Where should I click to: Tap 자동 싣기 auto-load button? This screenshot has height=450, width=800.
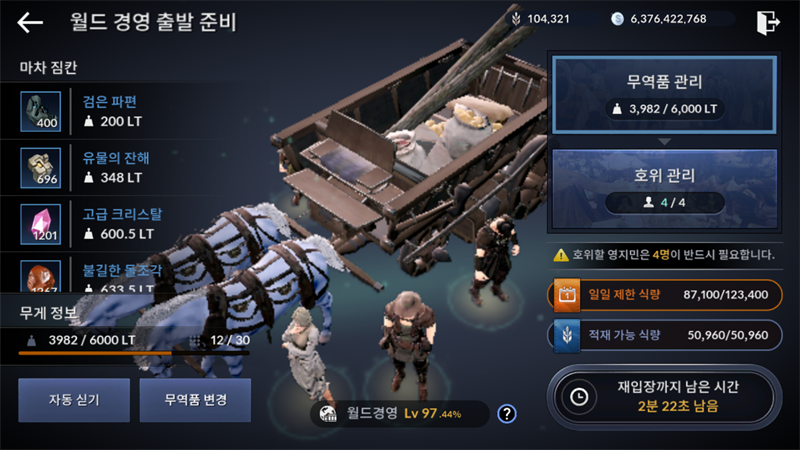click(x=74, y=400)
